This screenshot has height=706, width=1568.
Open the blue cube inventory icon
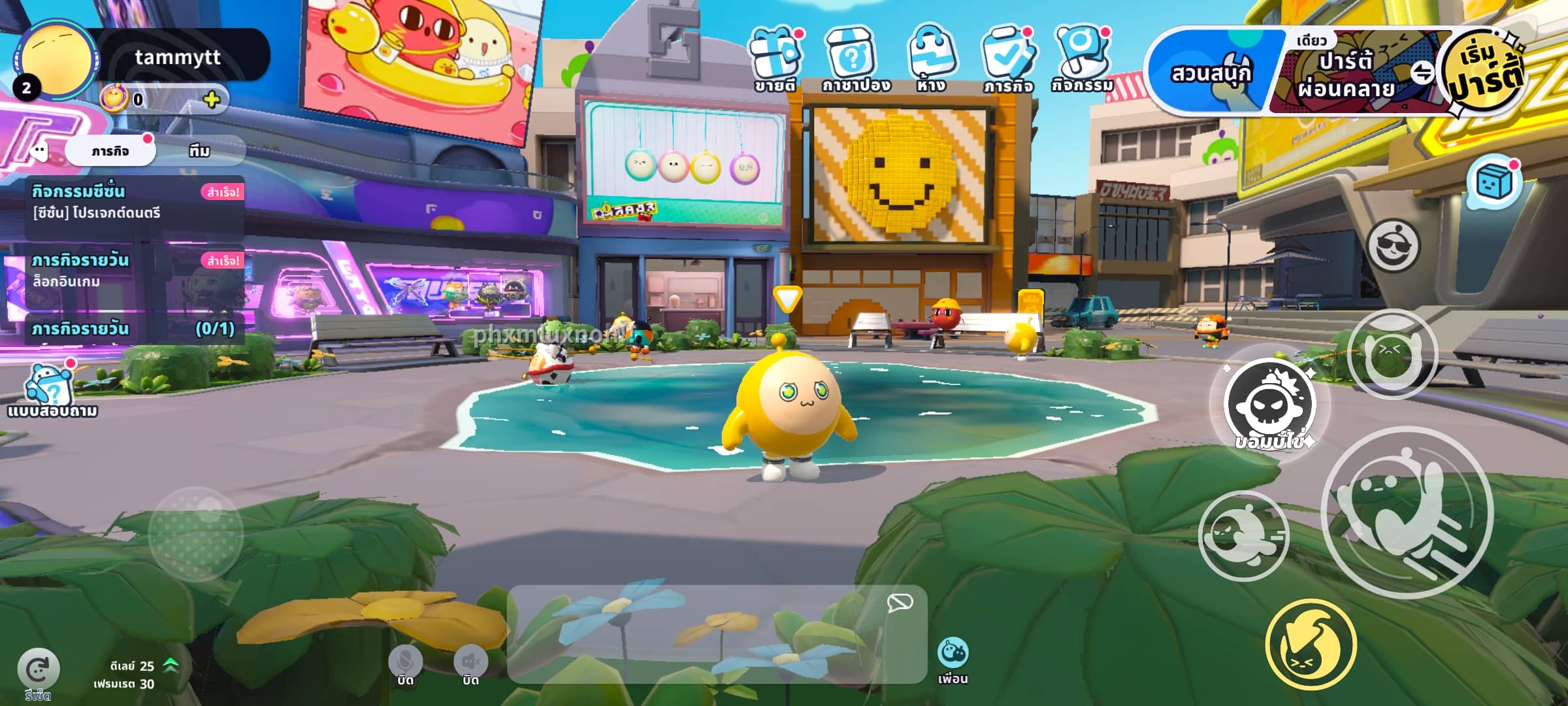[x=1494, y=182]
